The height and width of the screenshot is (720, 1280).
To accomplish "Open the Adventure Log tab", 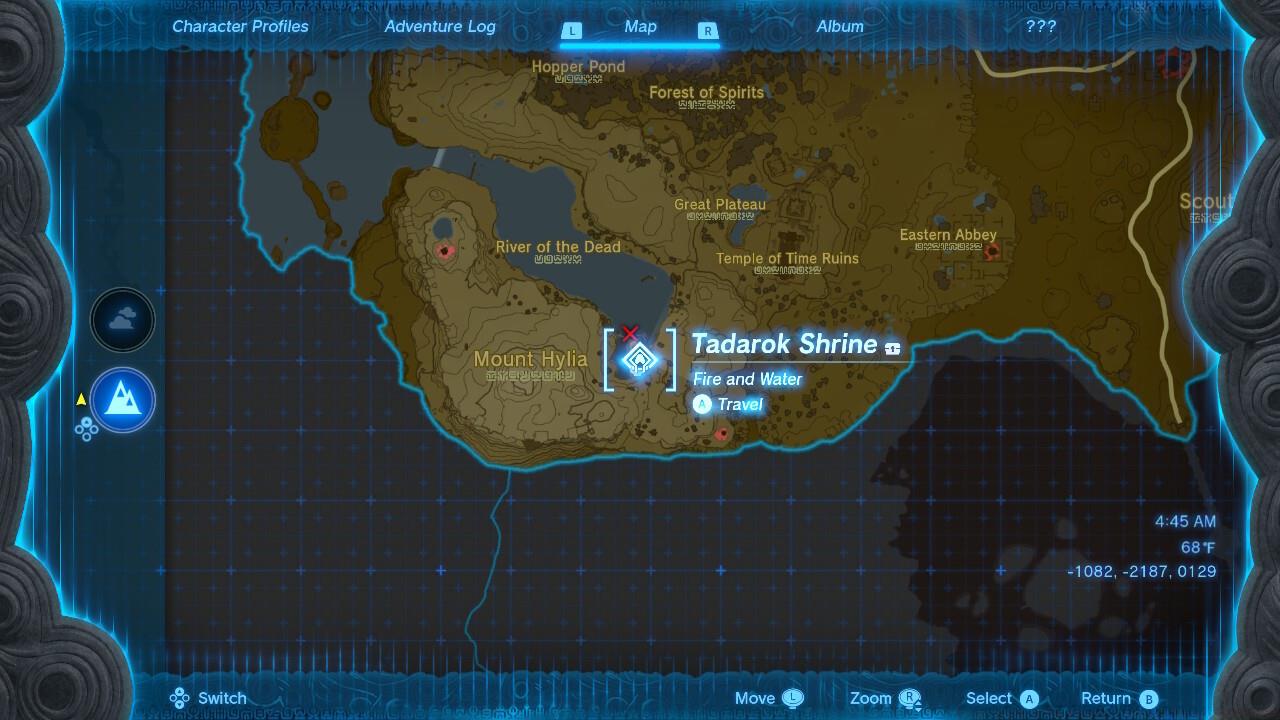I will coord(440,26).
